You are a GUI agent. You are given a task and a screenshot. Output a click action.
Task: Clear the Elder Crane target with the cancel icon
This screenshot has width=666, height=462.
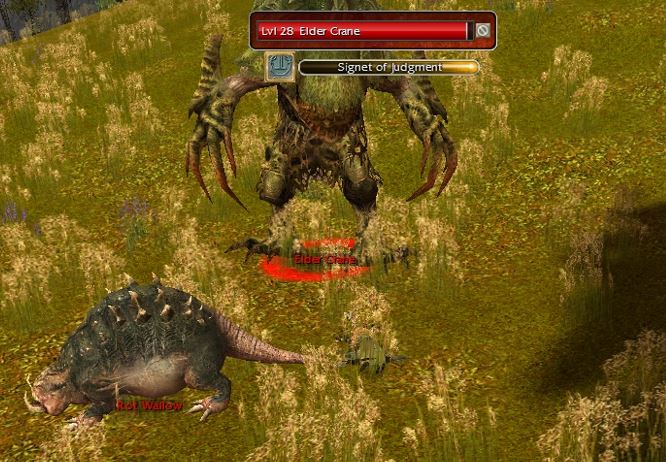coord(482,31)
